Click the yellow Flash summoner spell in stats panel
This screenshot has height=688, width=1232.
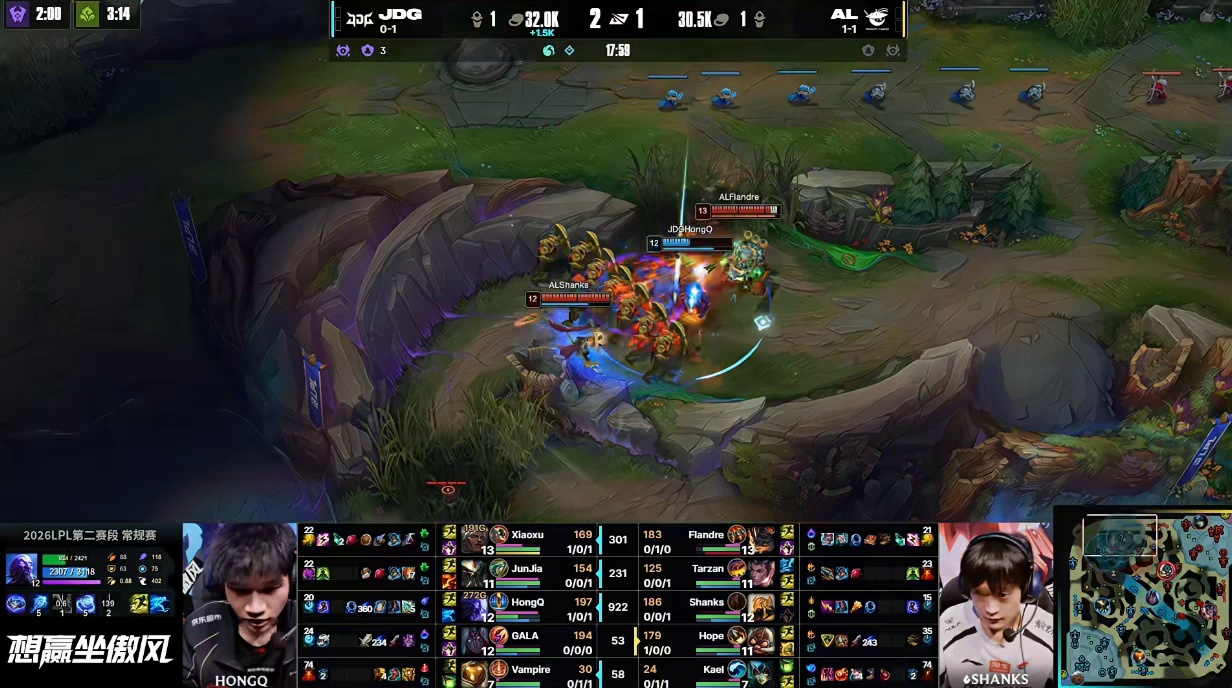[x=138, y=603]
